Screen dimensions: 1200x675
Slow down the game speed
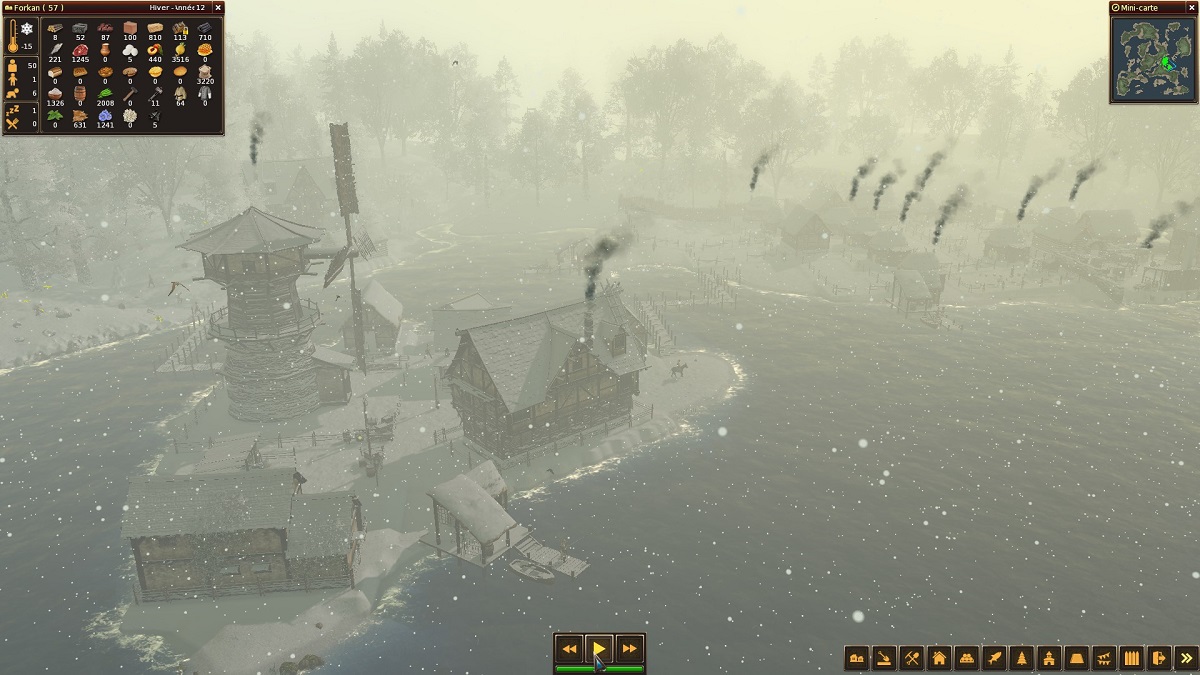(569, 649)
